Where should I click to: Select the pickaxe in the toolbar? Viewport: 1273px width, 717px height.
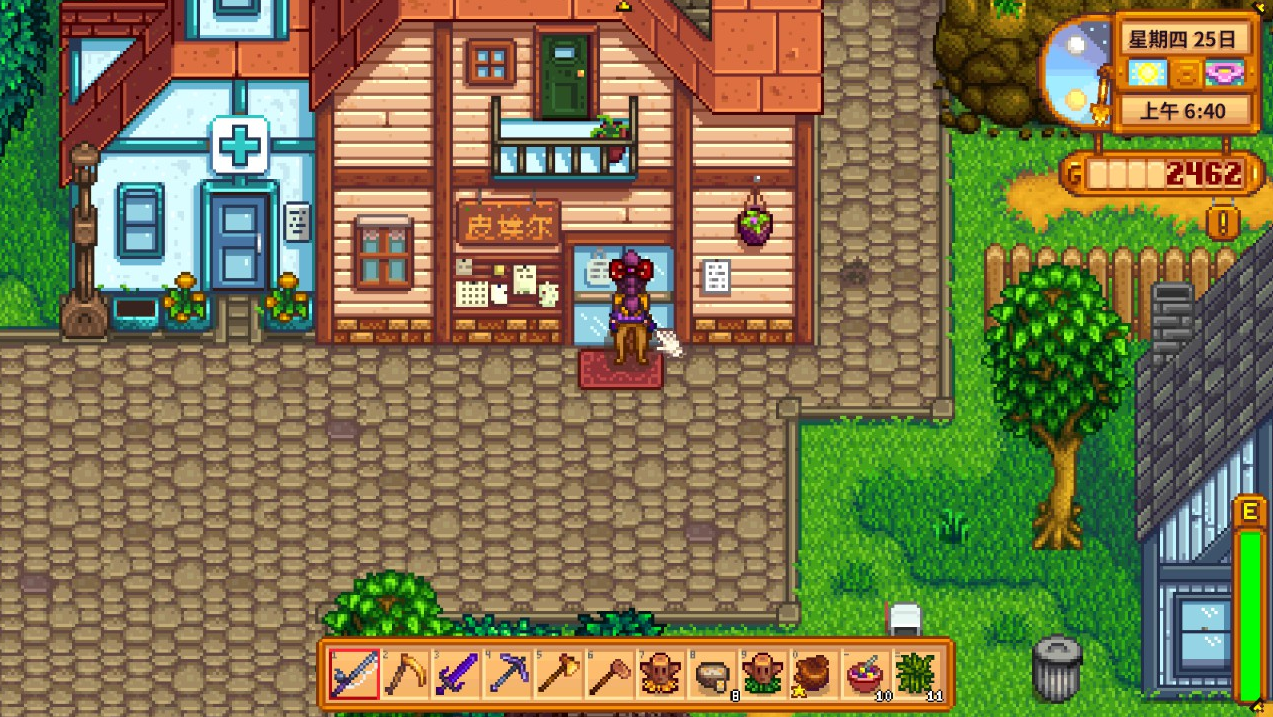[x=508, y=674]
